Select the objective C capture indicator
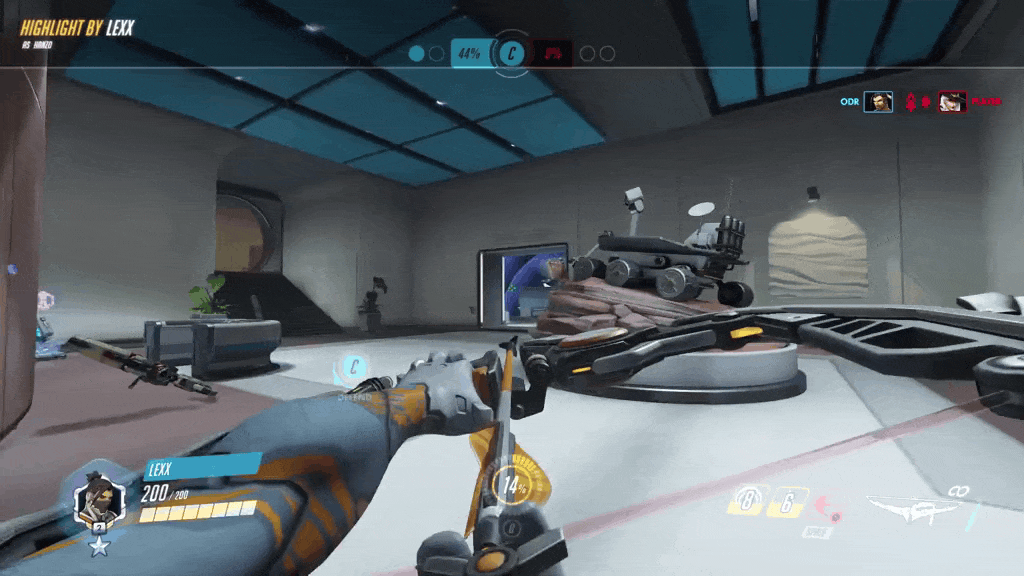1024x576 pixels. click(x=512, y=53)
